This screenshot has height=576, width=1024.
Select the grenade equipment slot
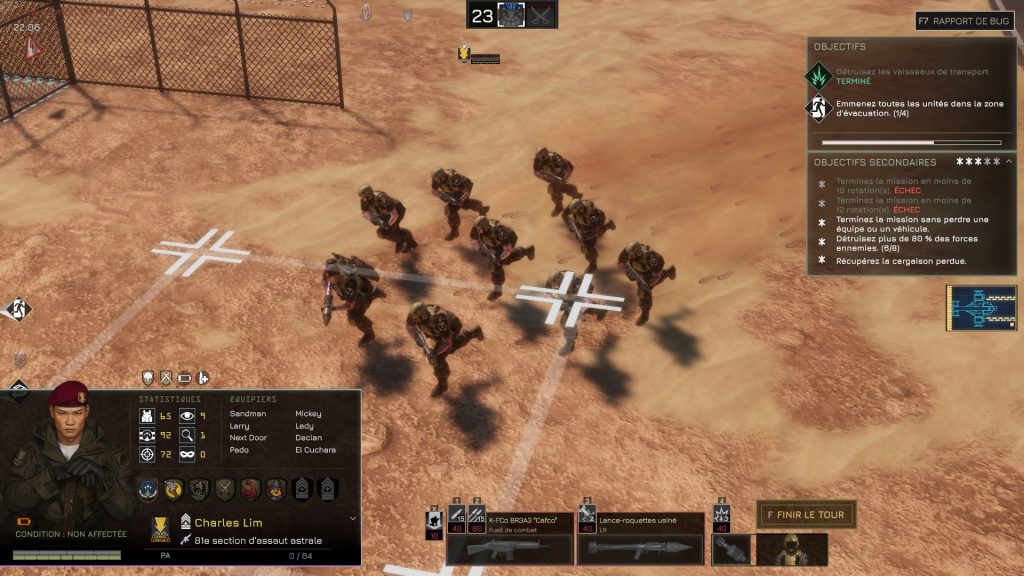tap(731, 549)
